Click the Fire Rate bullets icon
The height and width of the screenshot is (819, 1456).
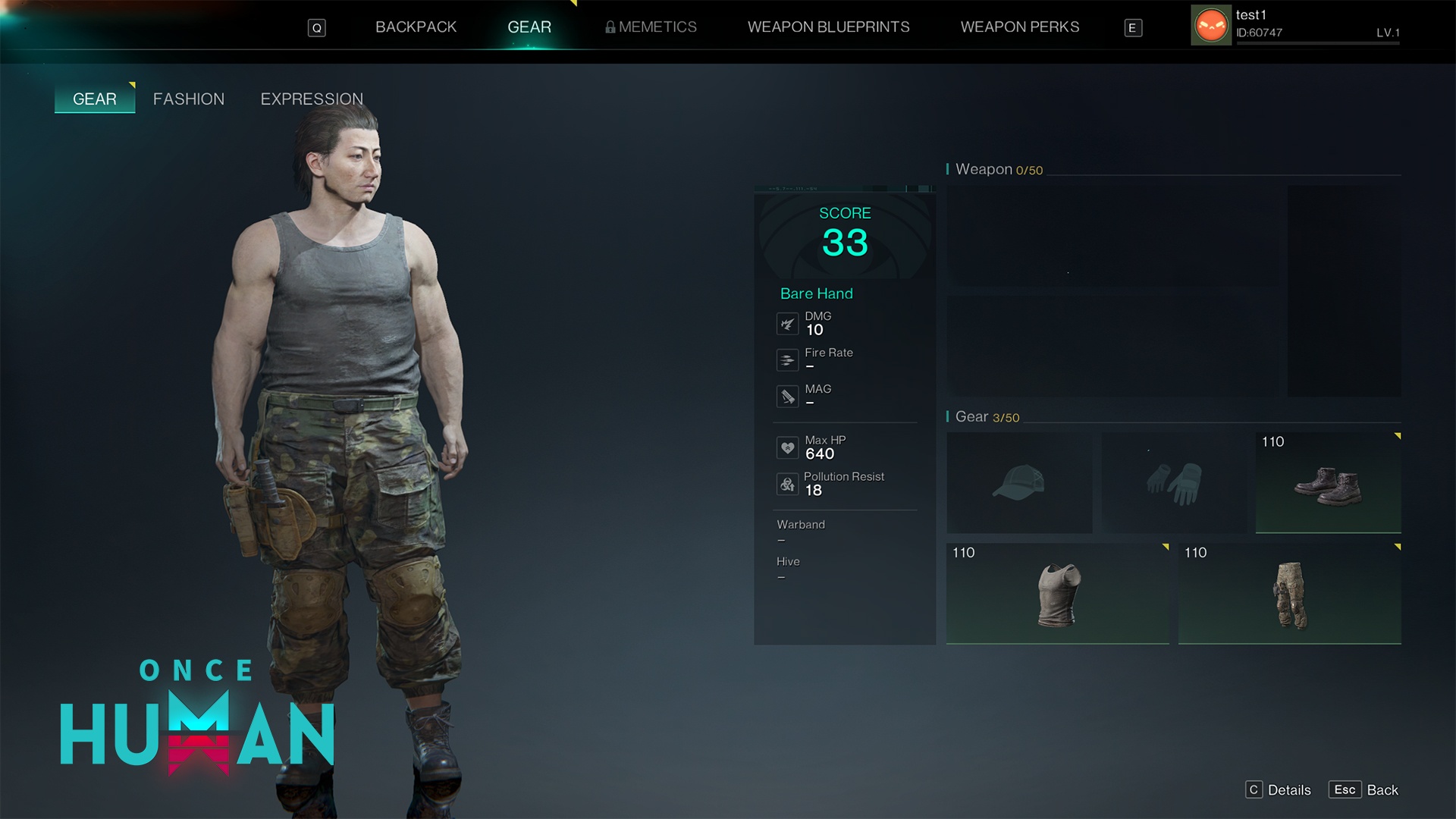coord(787,359)
